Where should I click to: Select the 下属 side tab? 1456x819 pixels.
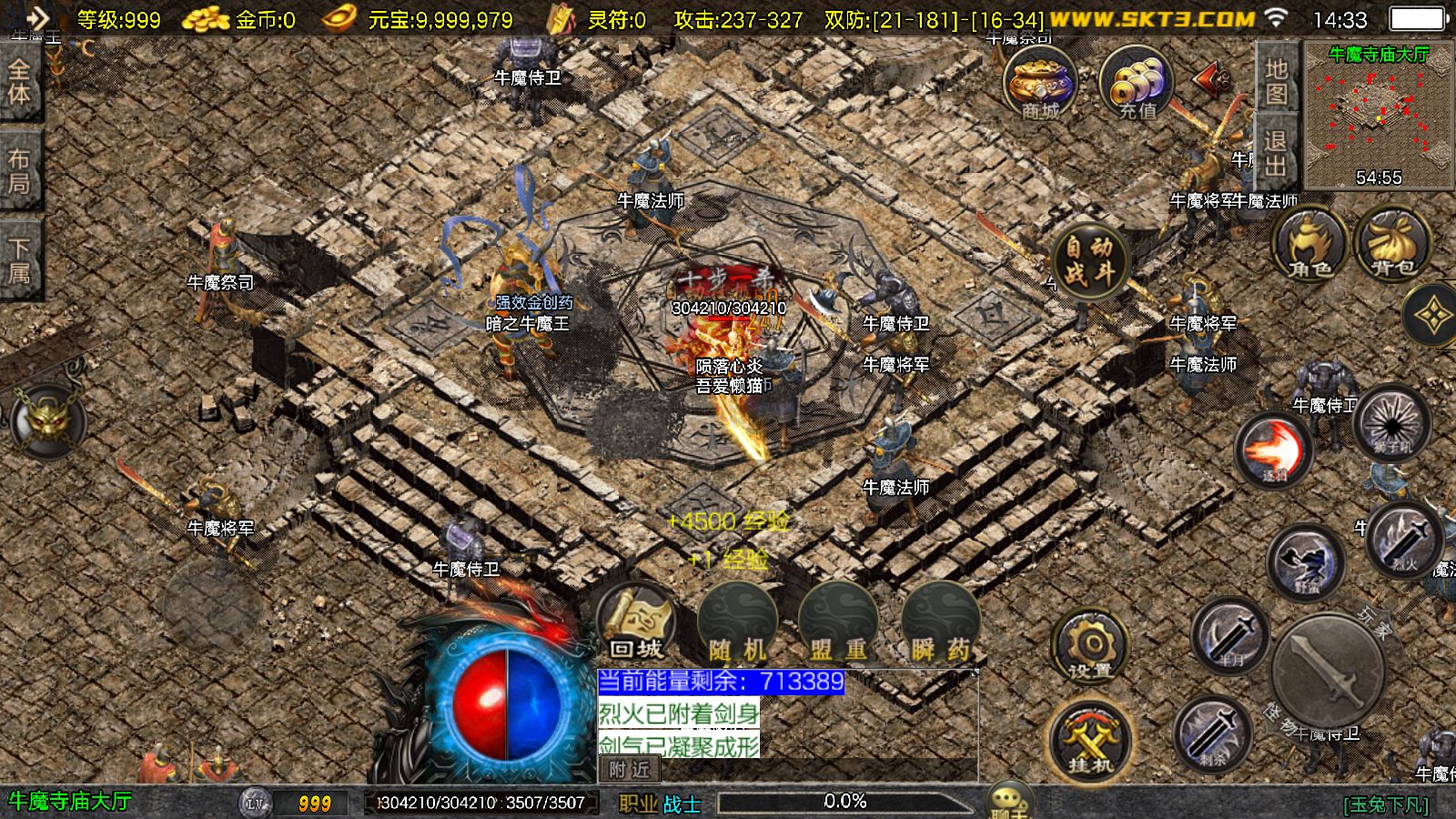pos(19,259)
